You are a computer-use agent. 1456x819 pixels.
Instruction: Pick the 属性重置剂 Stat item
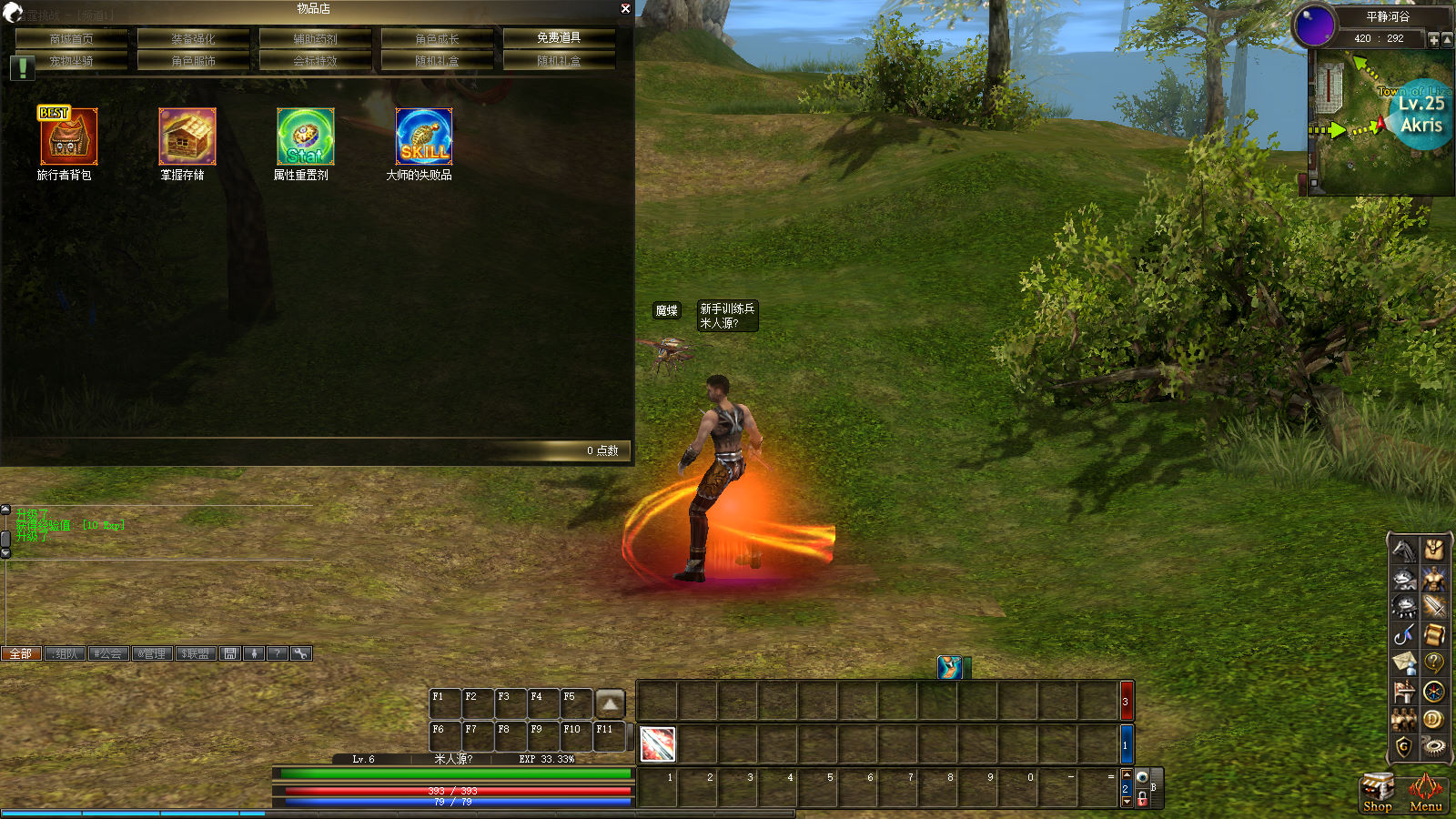pos(305,136)
